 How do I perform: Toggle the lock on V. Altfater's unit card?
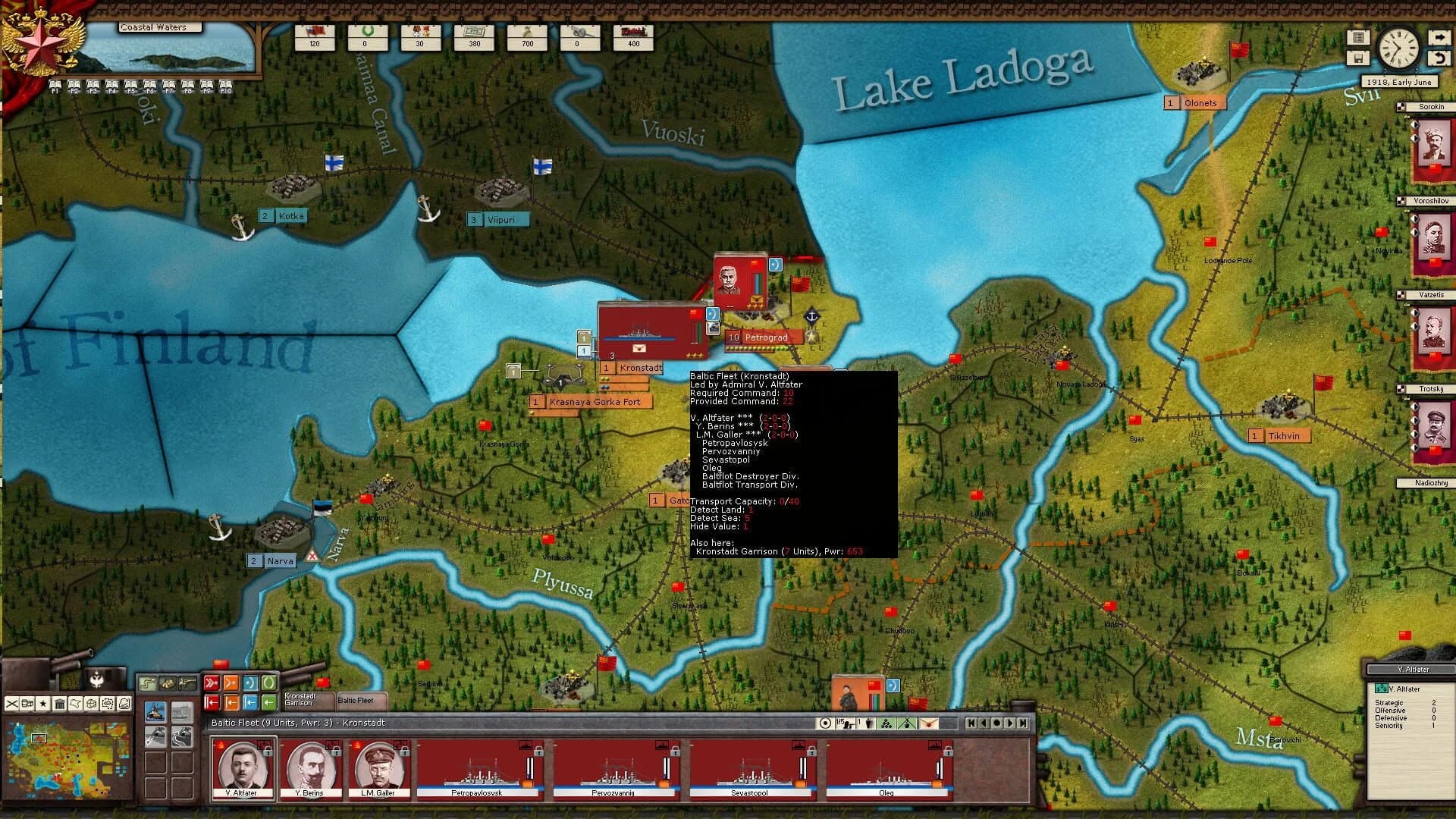[x=267, y=752]
